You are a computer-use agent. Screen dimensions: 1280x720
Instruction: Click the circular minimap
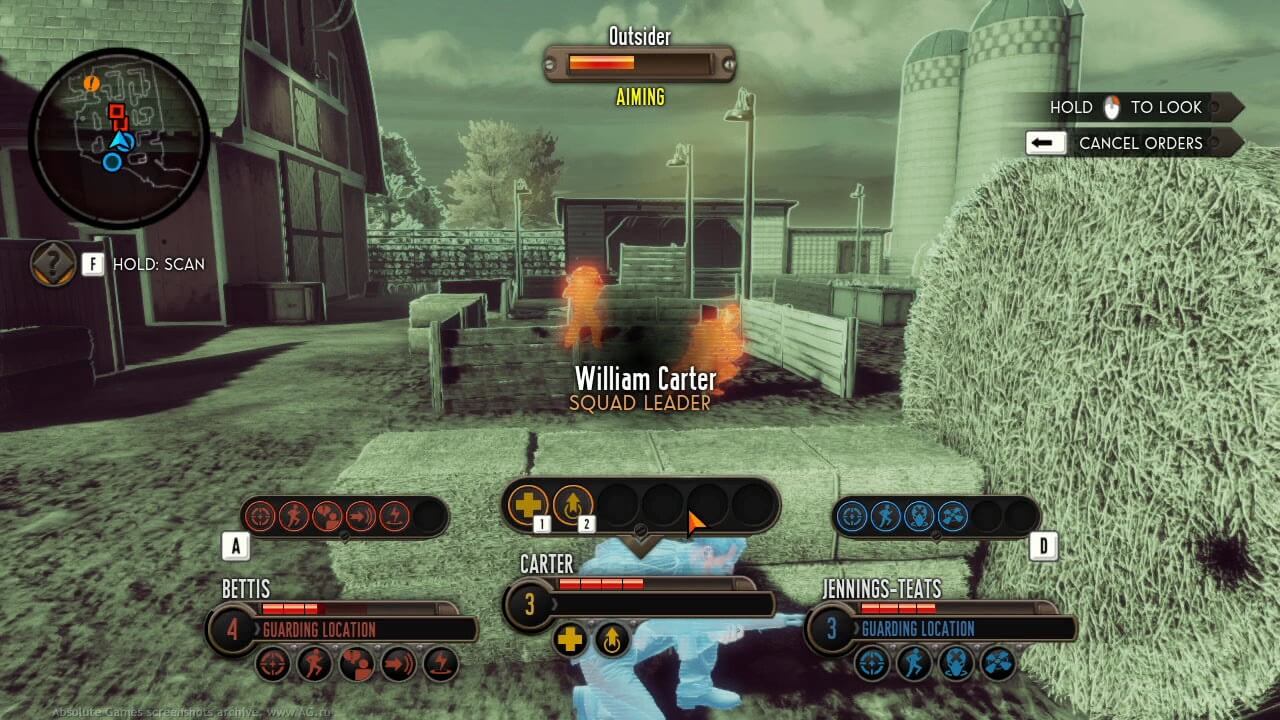118,138
